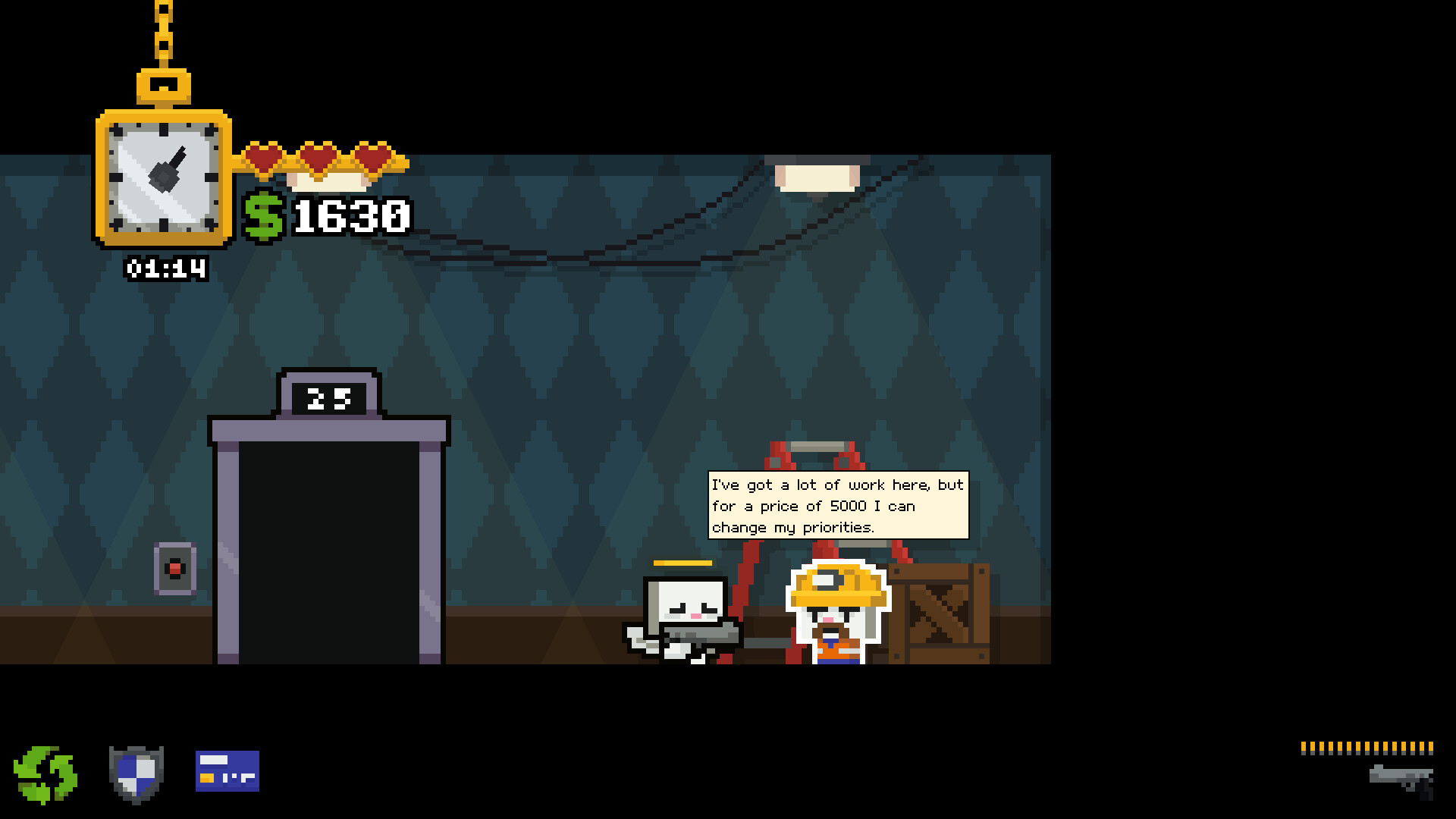Click the shield armor icon
This screenshot has height=819, width=1456.
pos(136,773)
